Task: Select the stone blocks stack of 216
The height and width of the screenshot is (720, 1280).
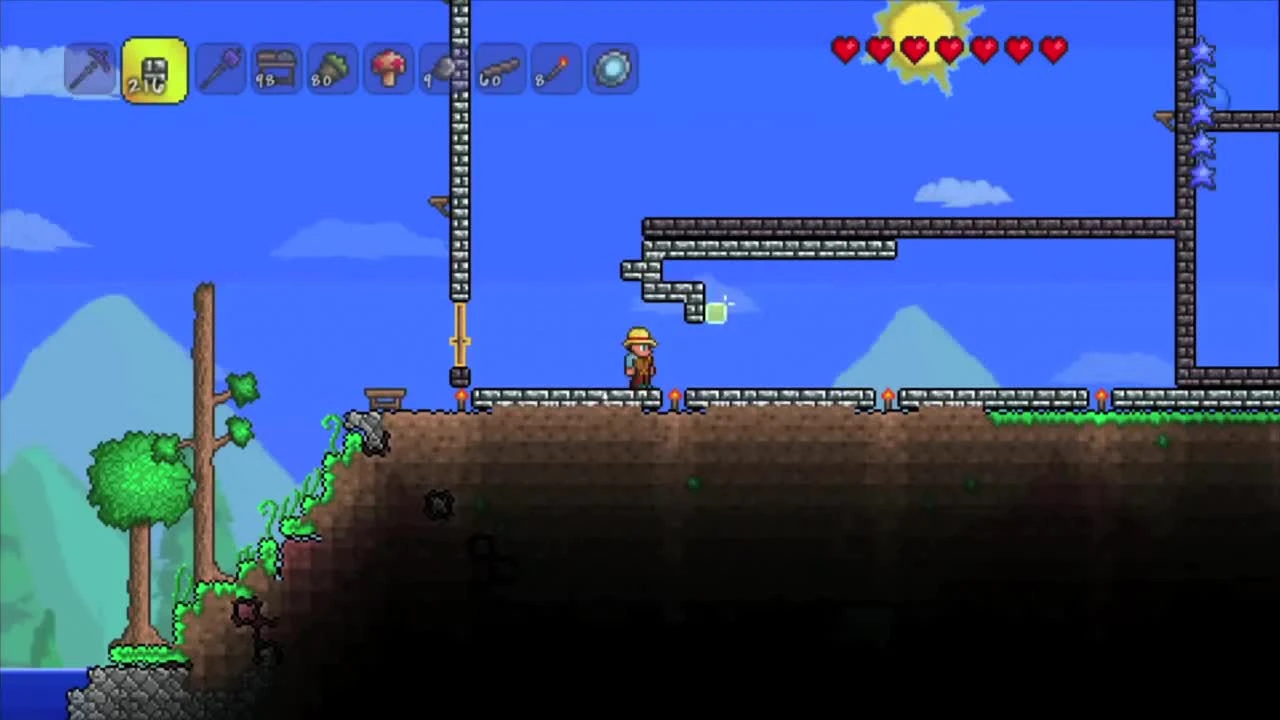Action: pyautogui.click(x=154, y=67)
